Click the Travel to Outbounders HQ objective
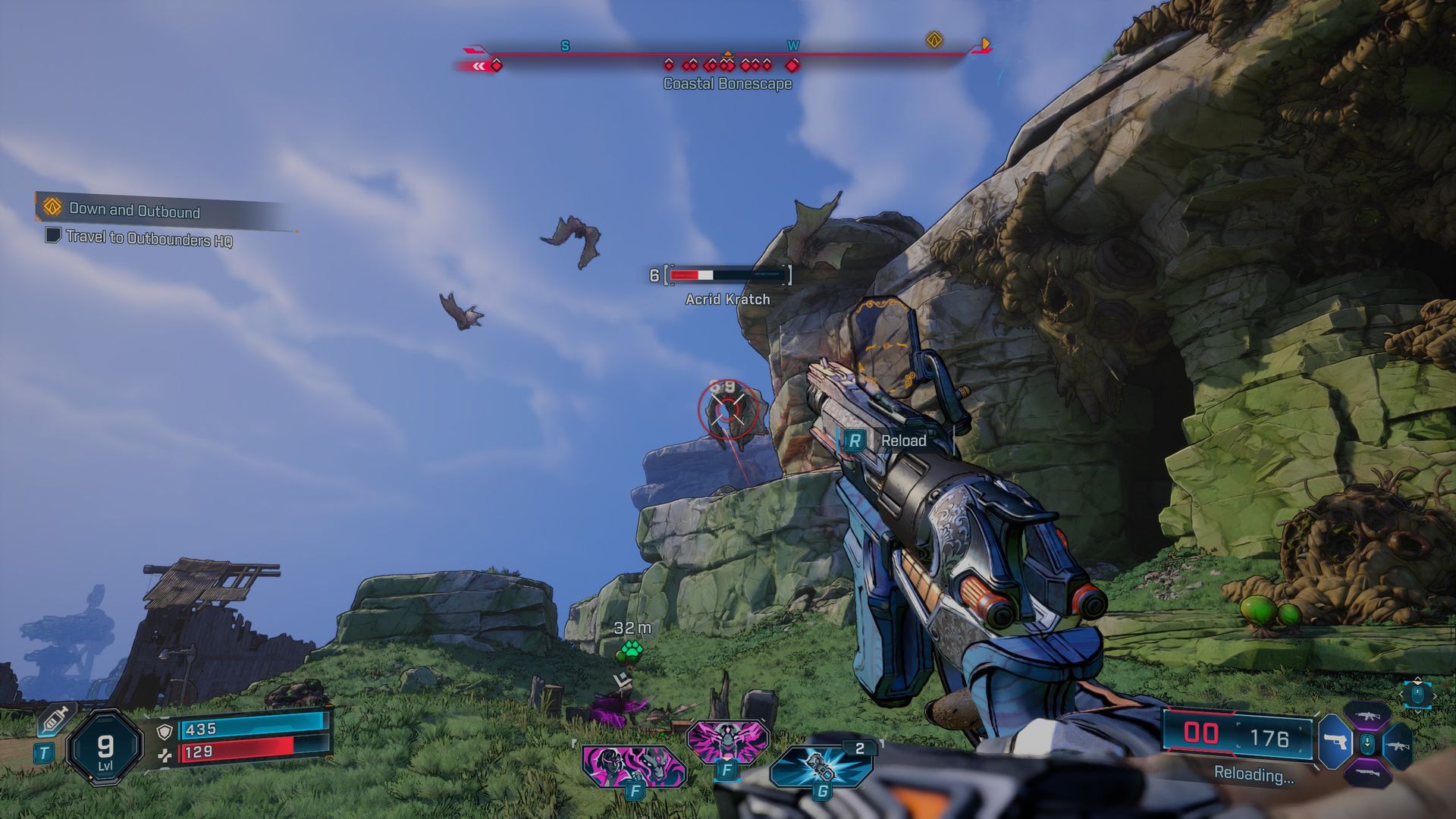This screenshot has height=819, width=1456. (149, 238)
